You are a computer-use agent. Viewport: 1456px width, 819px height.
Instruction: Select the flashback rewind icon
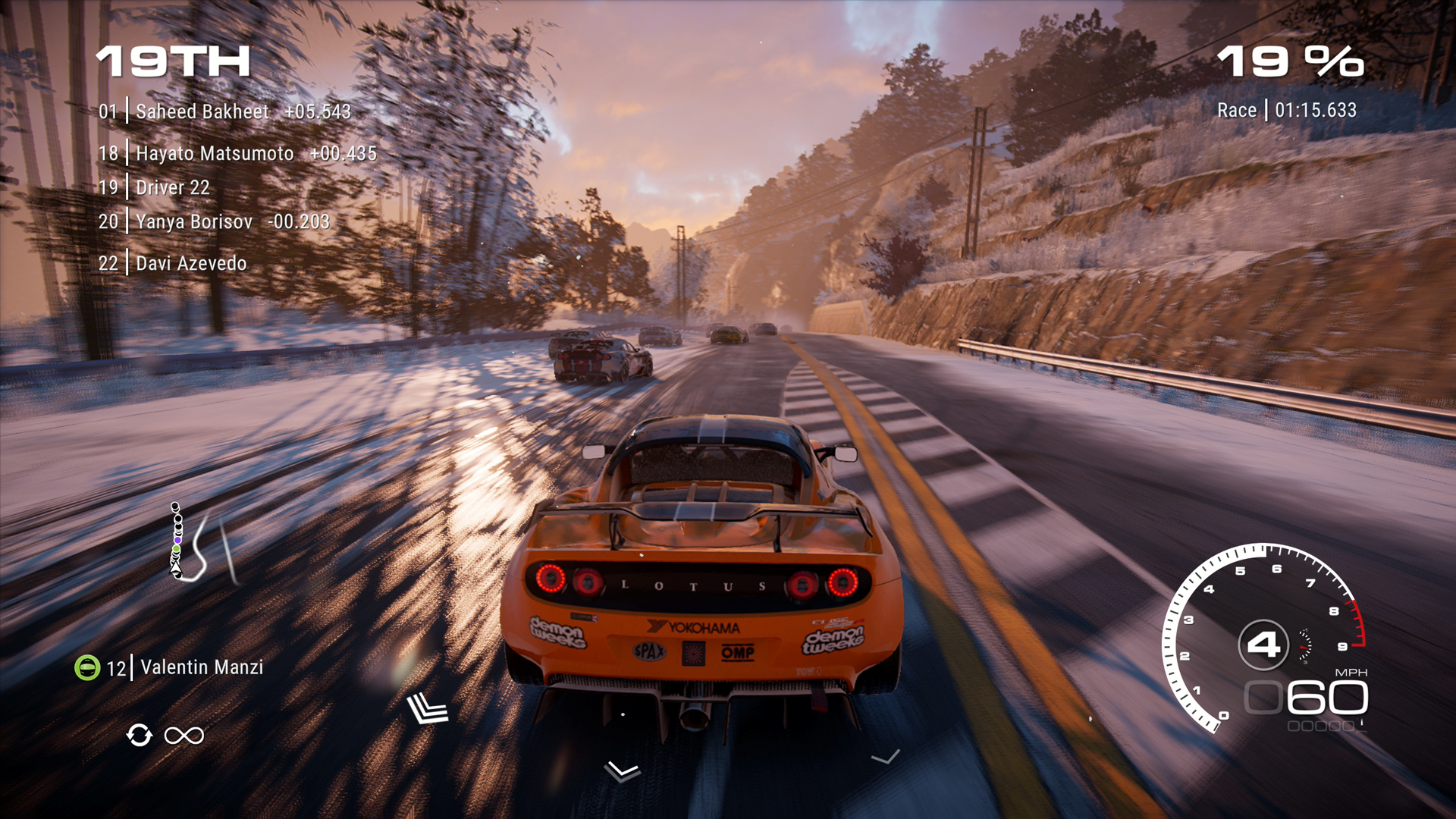pyautogui.click(x=140, y=734)
